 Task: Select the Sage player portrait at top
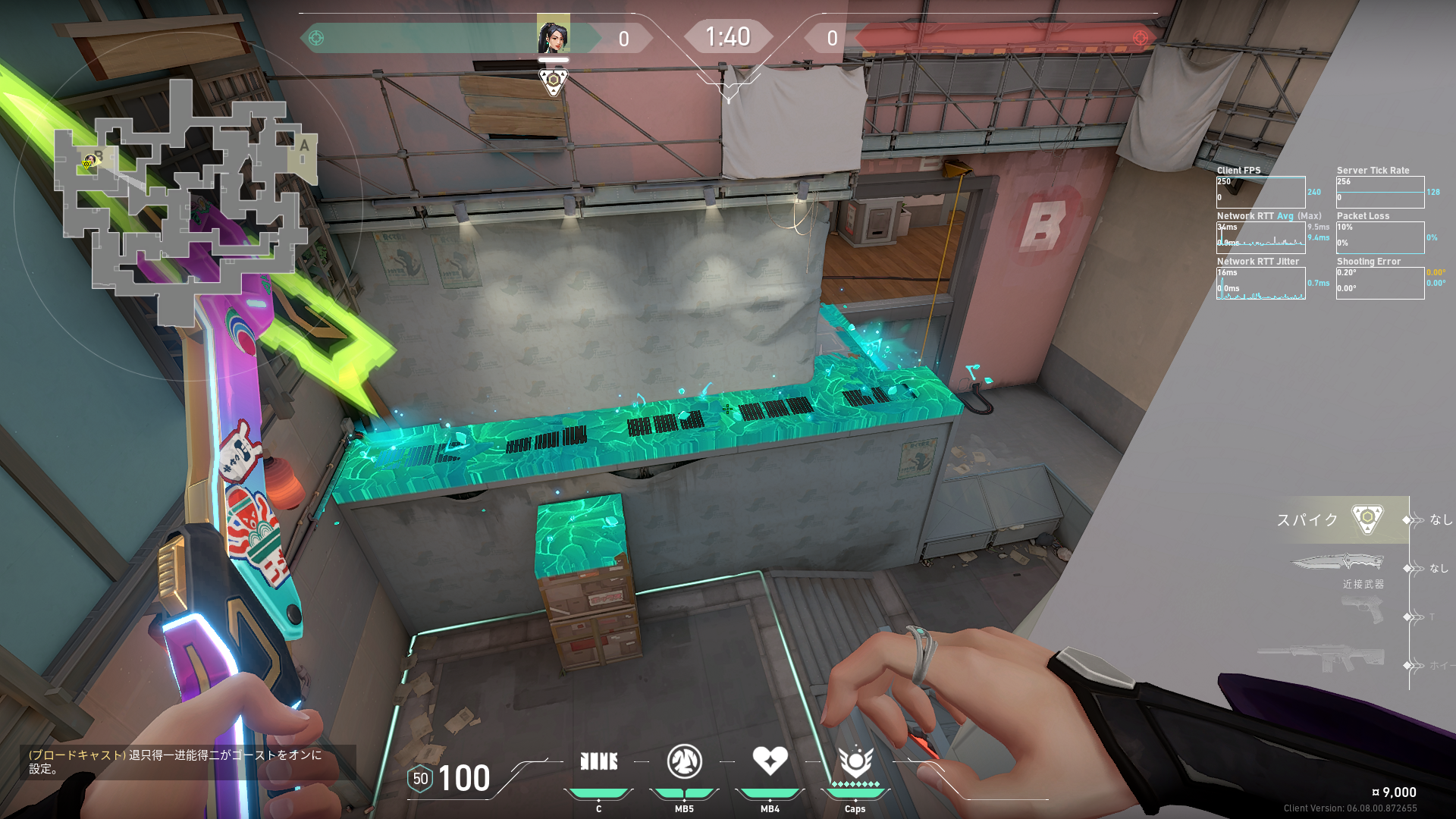pyautogui.click(x=553, y=34)
